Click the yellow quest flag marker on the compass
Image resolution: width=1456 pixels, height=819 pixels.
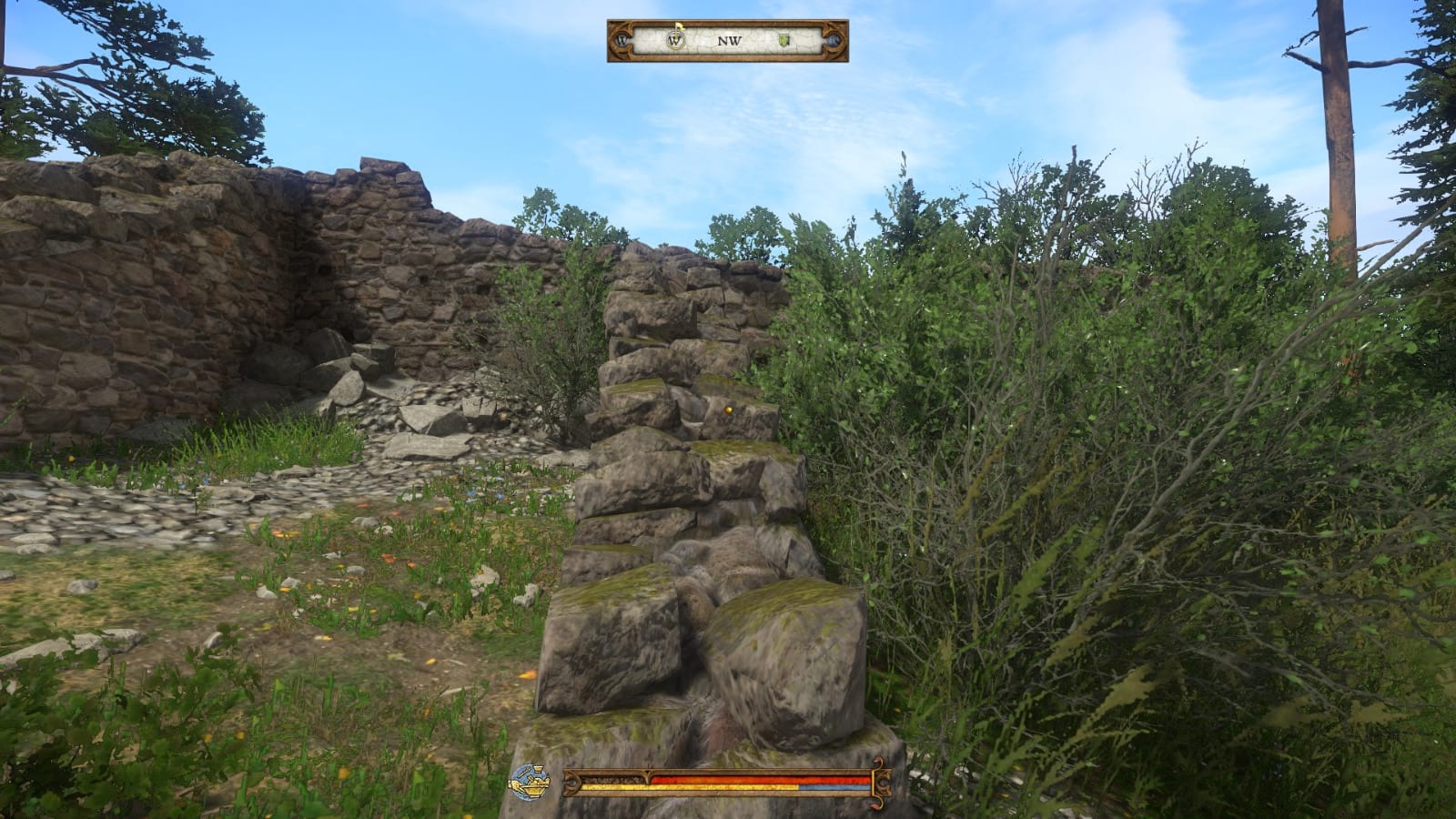(677, 26)
